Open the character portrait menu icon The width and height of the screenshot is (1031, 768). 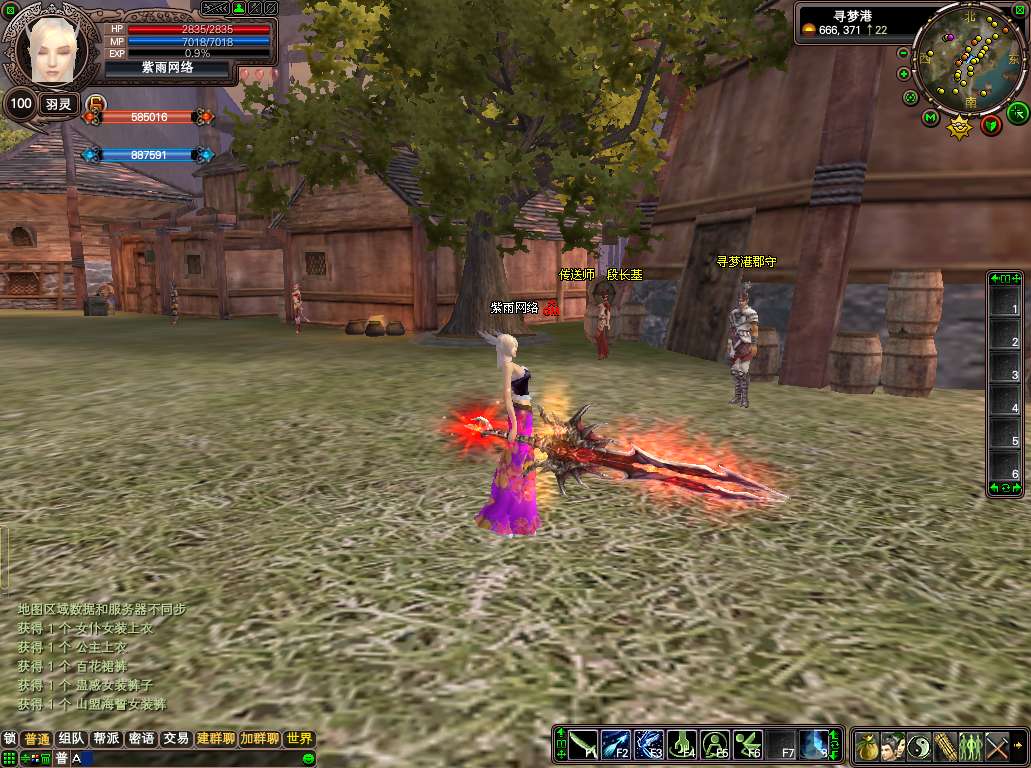[x=893, y=746]
